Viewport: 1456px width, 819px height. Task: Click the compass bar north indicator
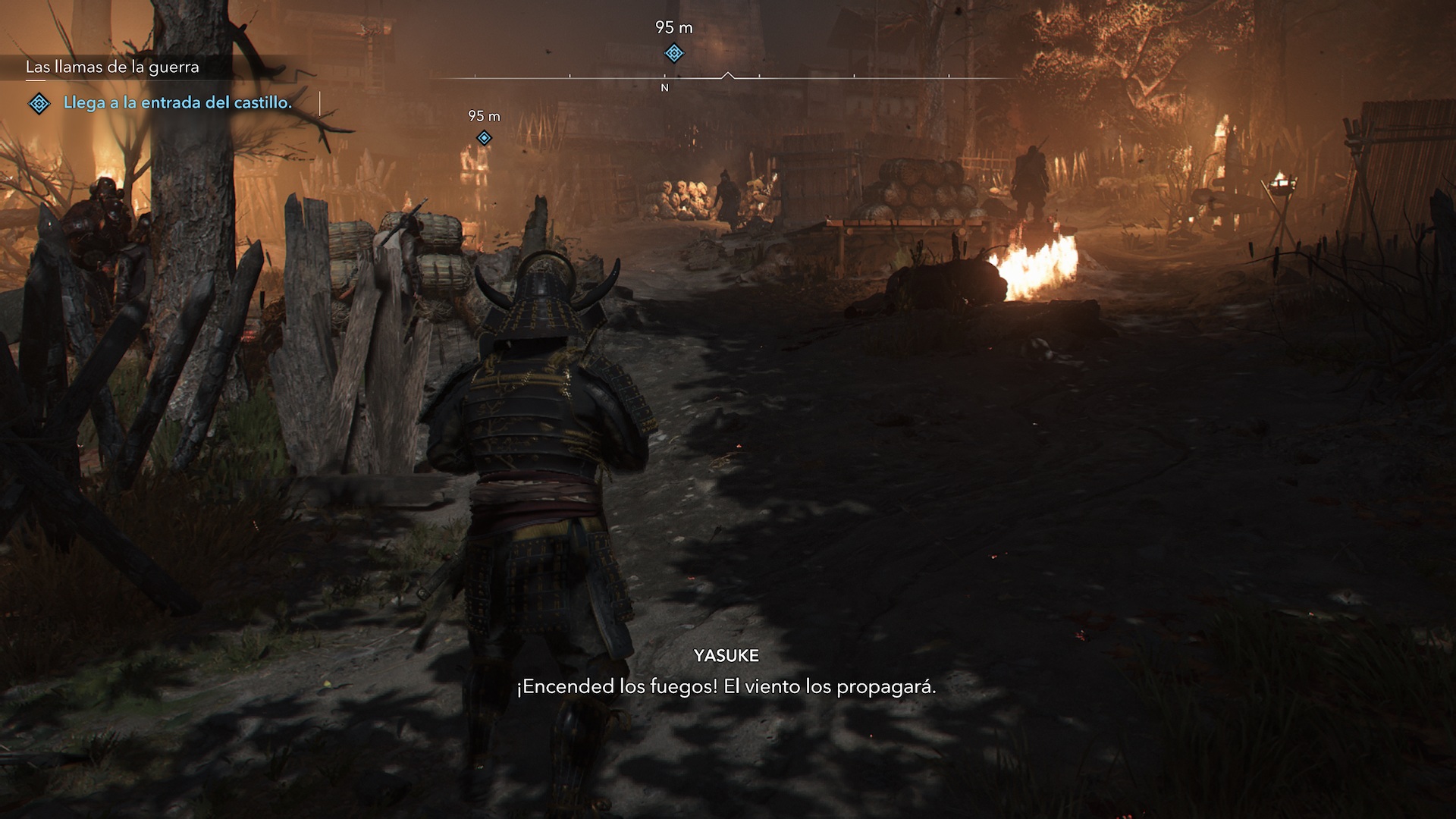pyautogui.click(x=665, y=88)
